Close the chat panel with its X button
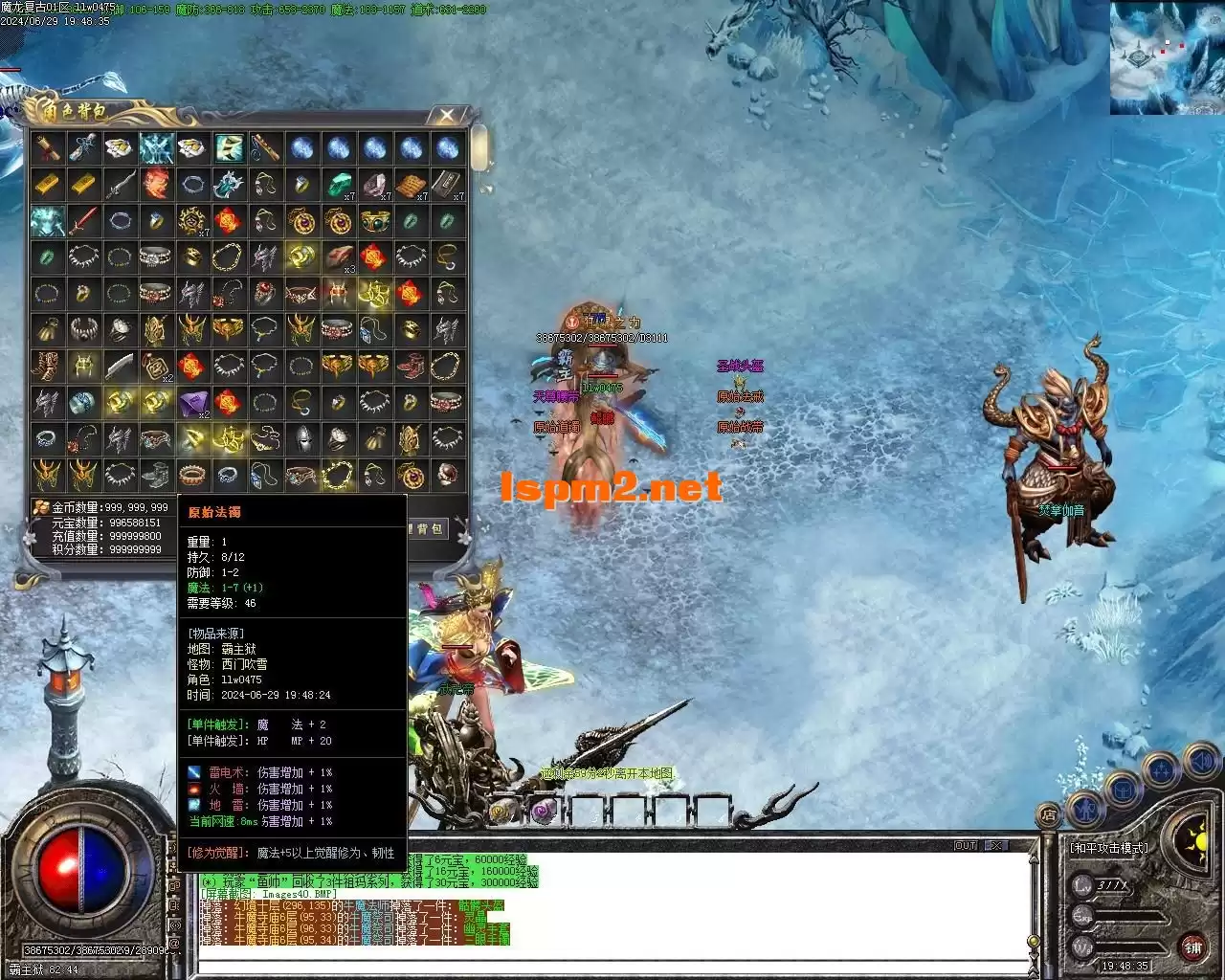The height and width of the screenshot is (980, 1225). click(x=996, y=845)
